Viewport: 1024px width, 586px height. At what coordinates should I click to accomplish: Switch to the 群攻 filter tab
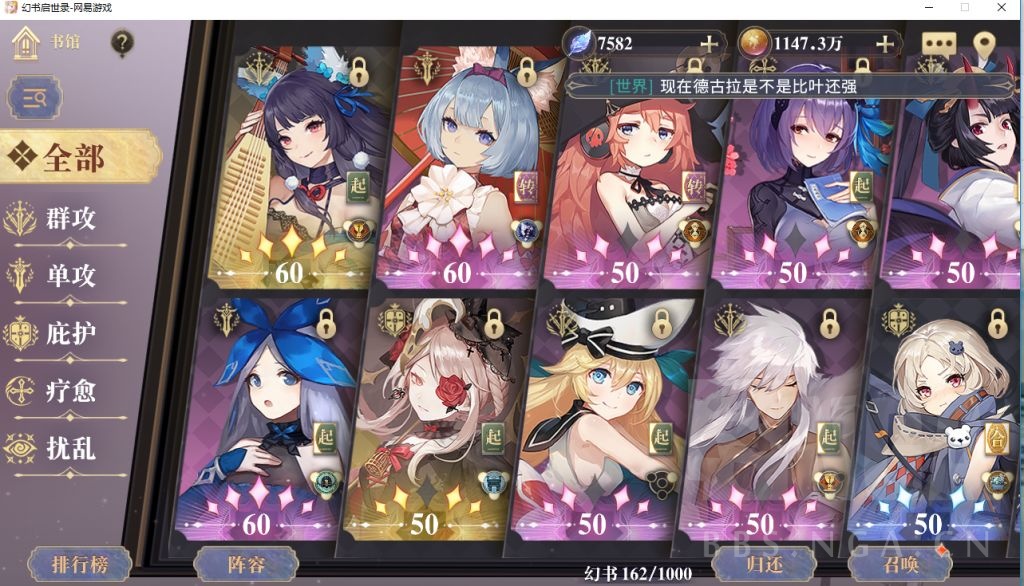68,217
